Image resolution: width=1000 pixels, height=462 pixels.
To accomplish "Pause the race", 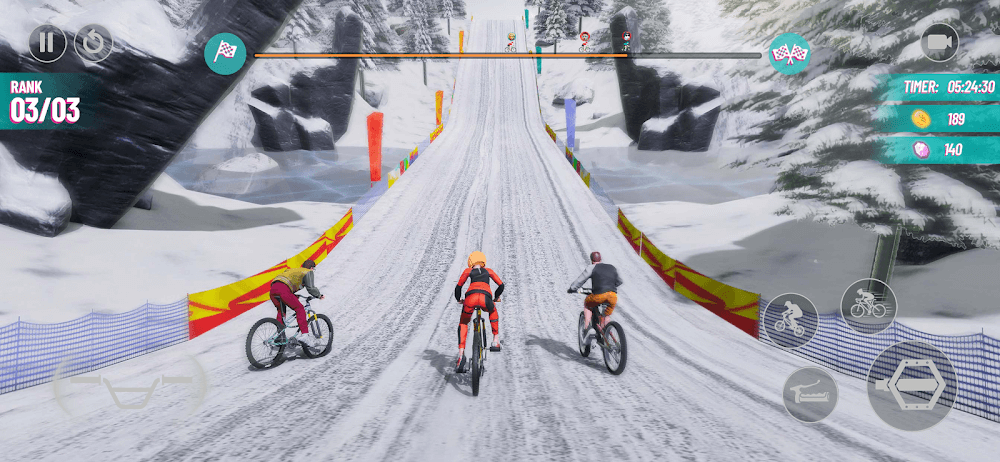I will (47, 43).
